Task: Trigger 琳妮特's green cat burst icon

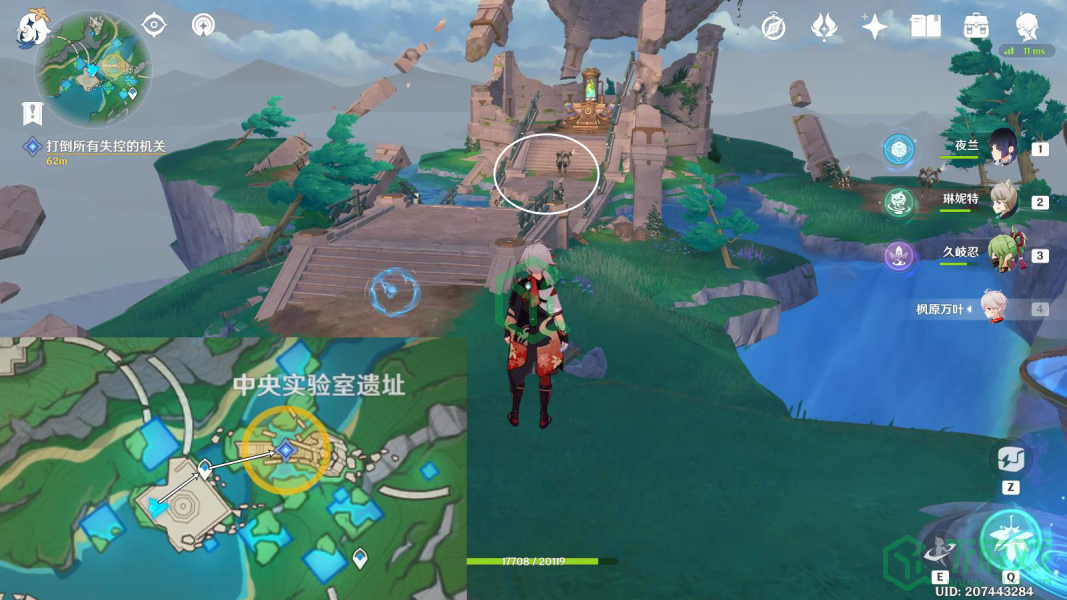Action: click(899, 203)
